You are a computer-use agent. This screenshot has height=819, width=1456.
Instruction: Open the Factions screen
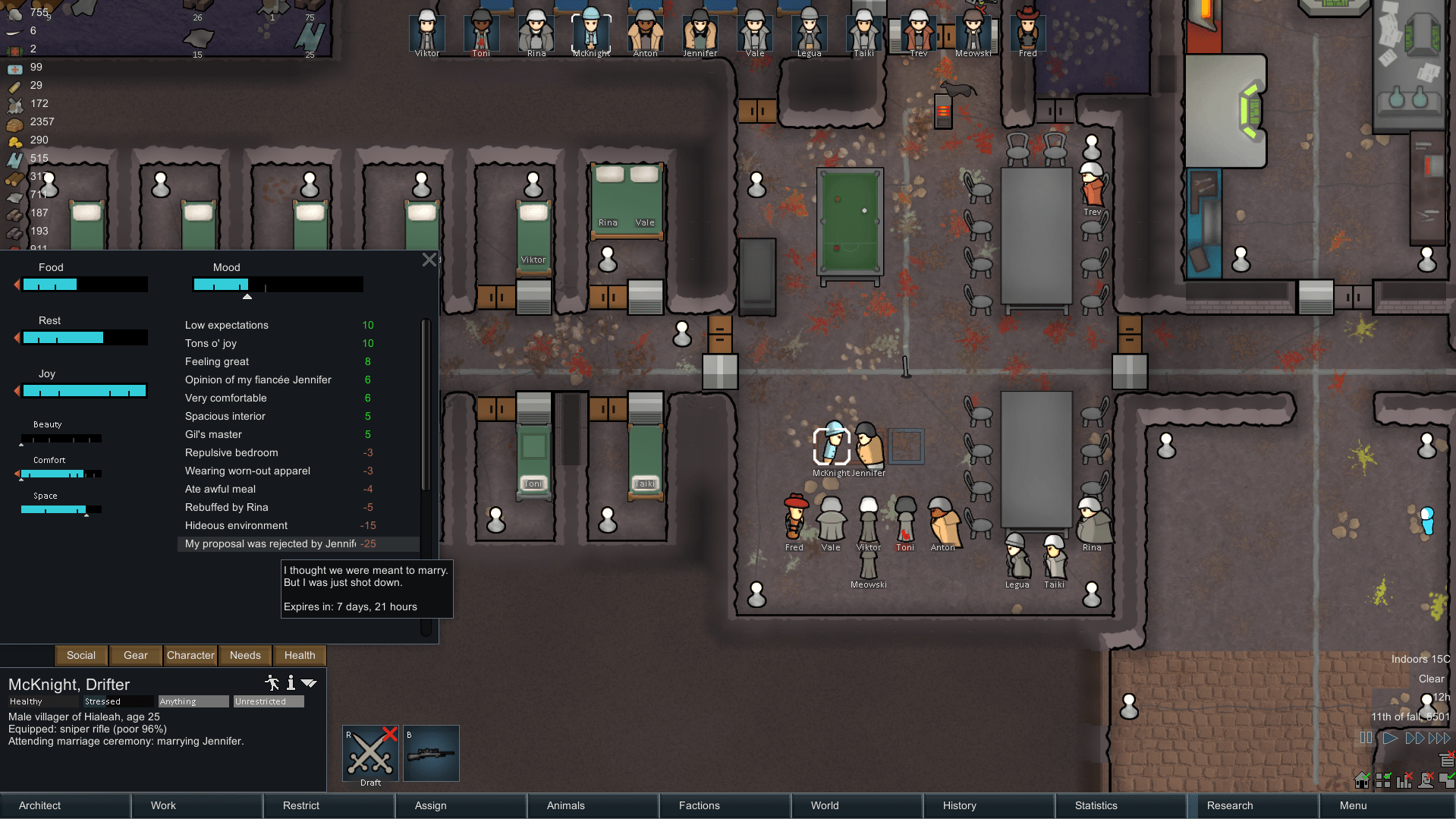(x=697, y=805)
